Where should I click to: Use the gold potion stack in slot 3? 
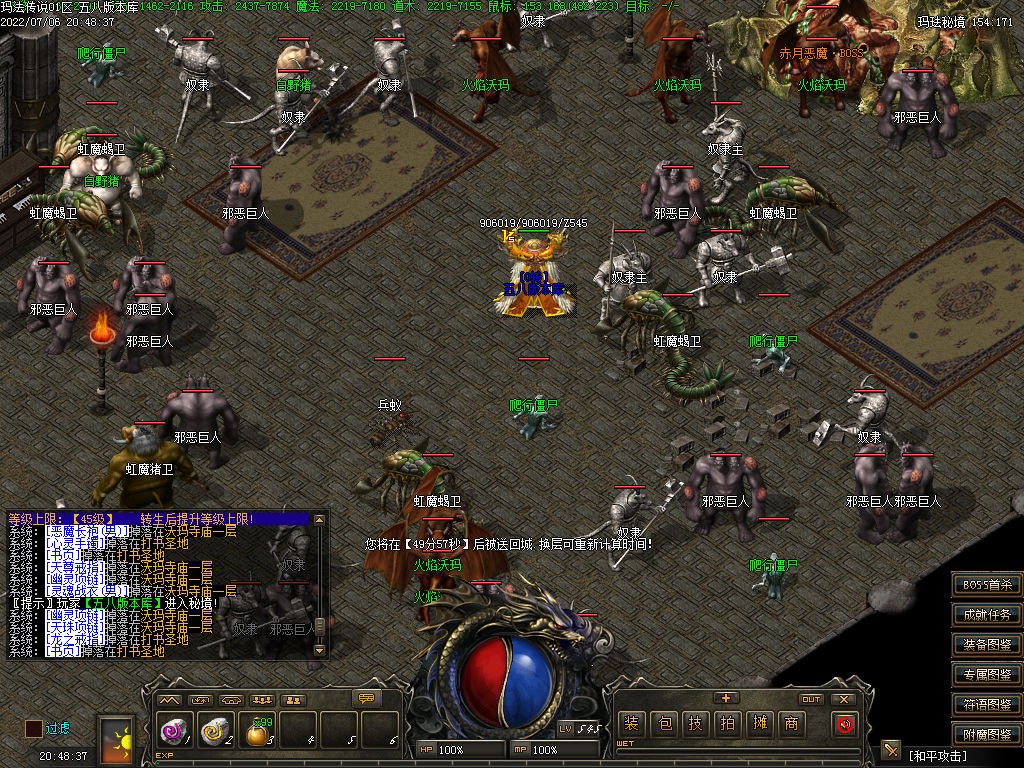point(258,733)
